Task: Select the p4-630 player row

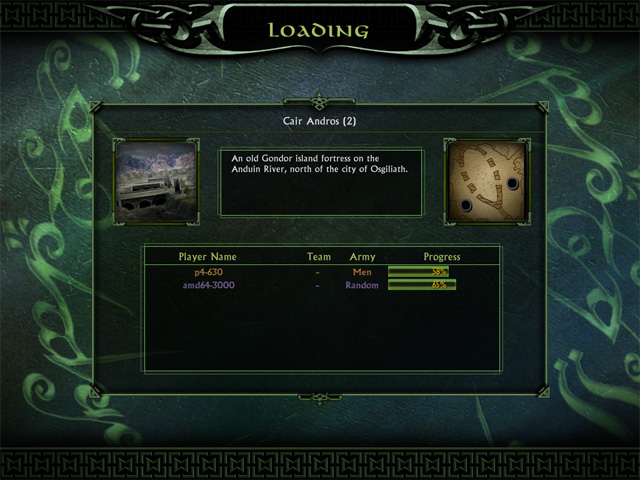Action: click(206, 271)
